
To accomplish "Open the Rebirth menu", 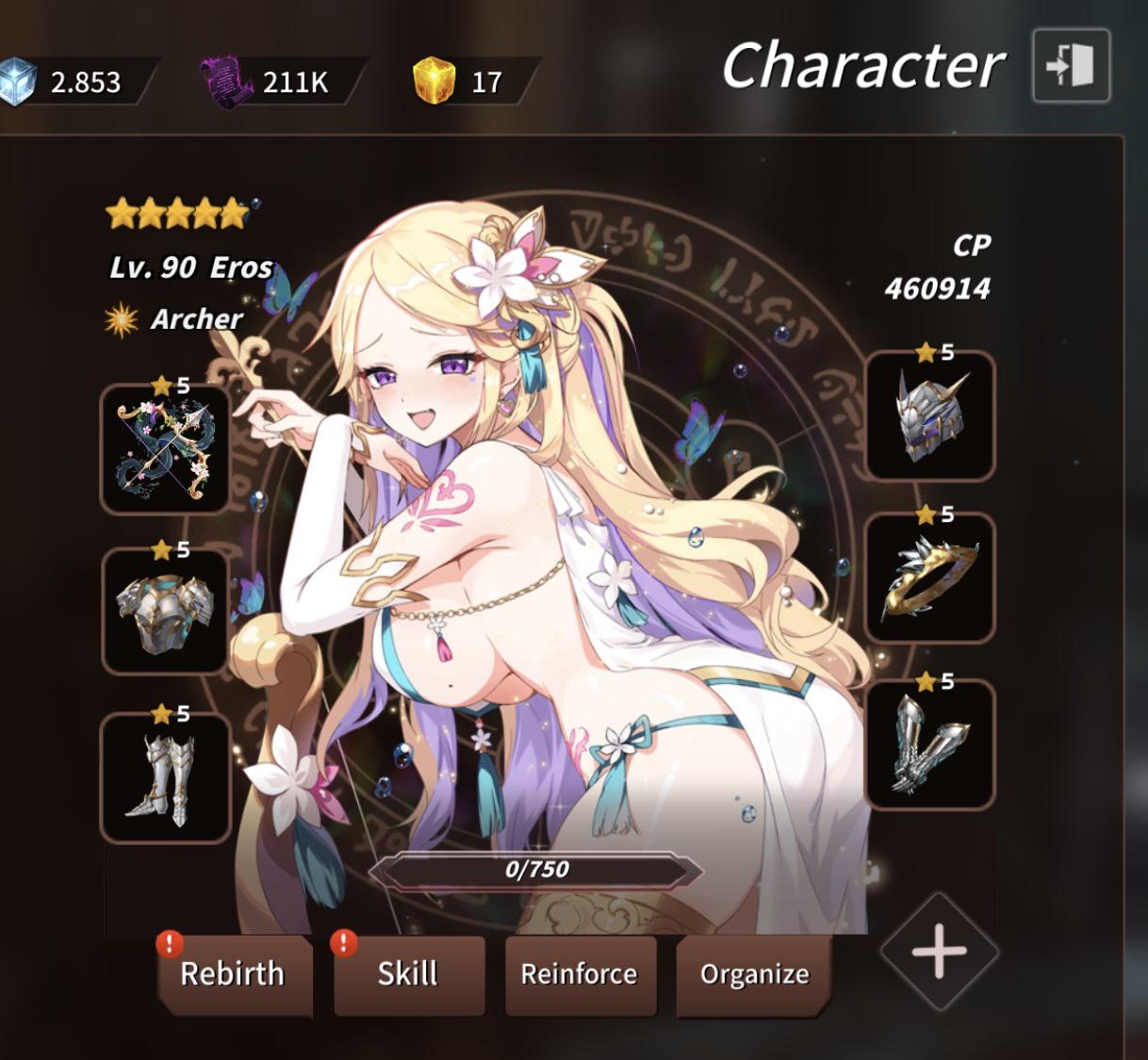I will tap(233, 974).
